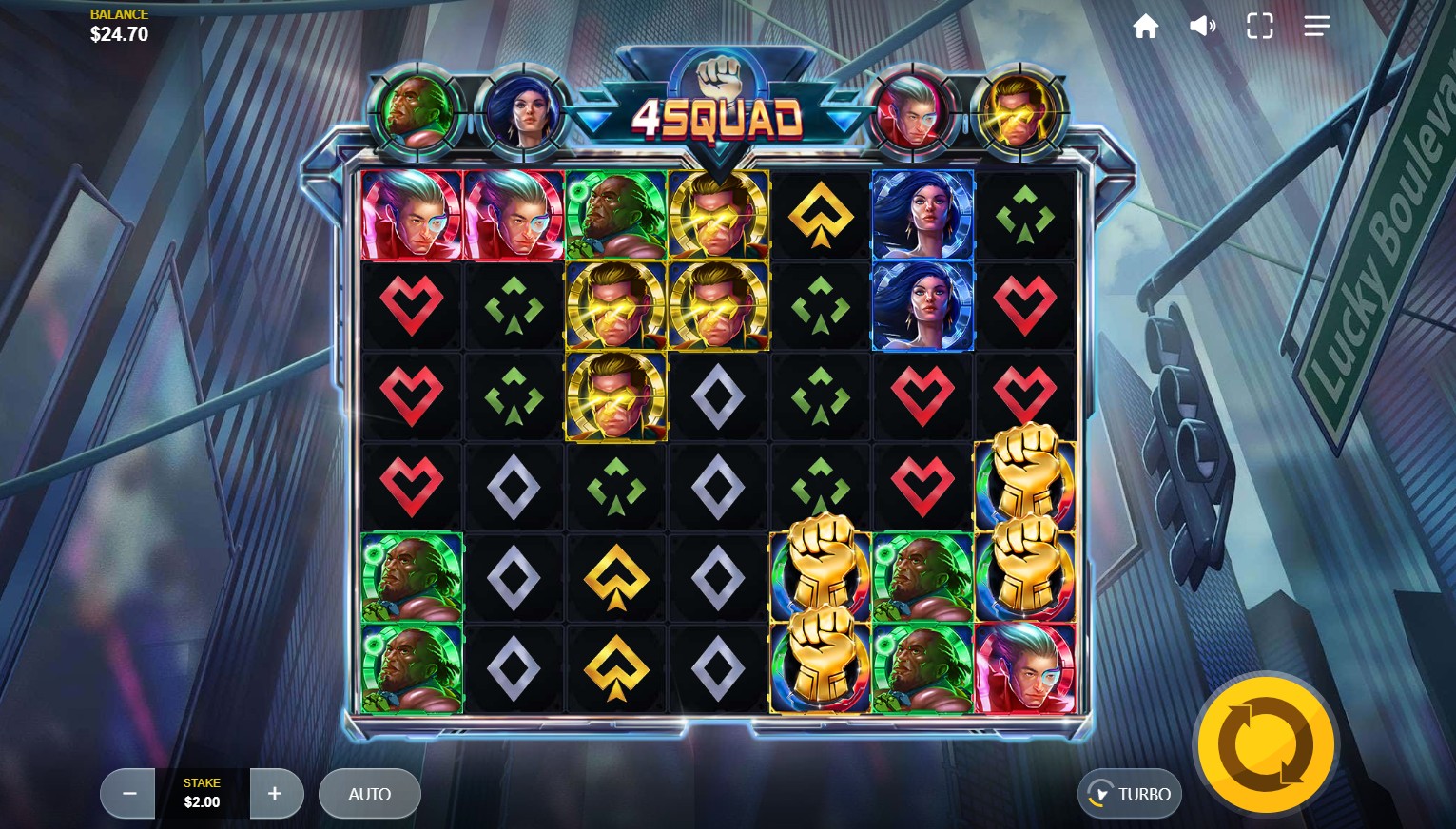
Task: Click the stake value field showing $2.00
Action: 202,801
